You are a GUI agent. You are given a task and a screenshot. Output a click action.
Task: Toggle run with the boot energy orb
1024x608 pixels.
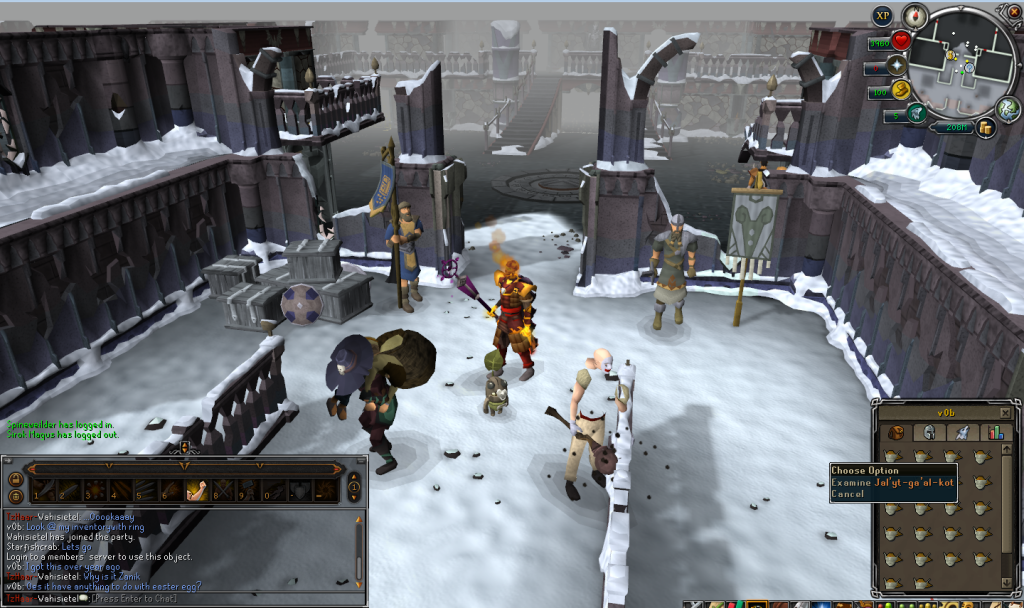pyautogui.click(x=901, y=92)
